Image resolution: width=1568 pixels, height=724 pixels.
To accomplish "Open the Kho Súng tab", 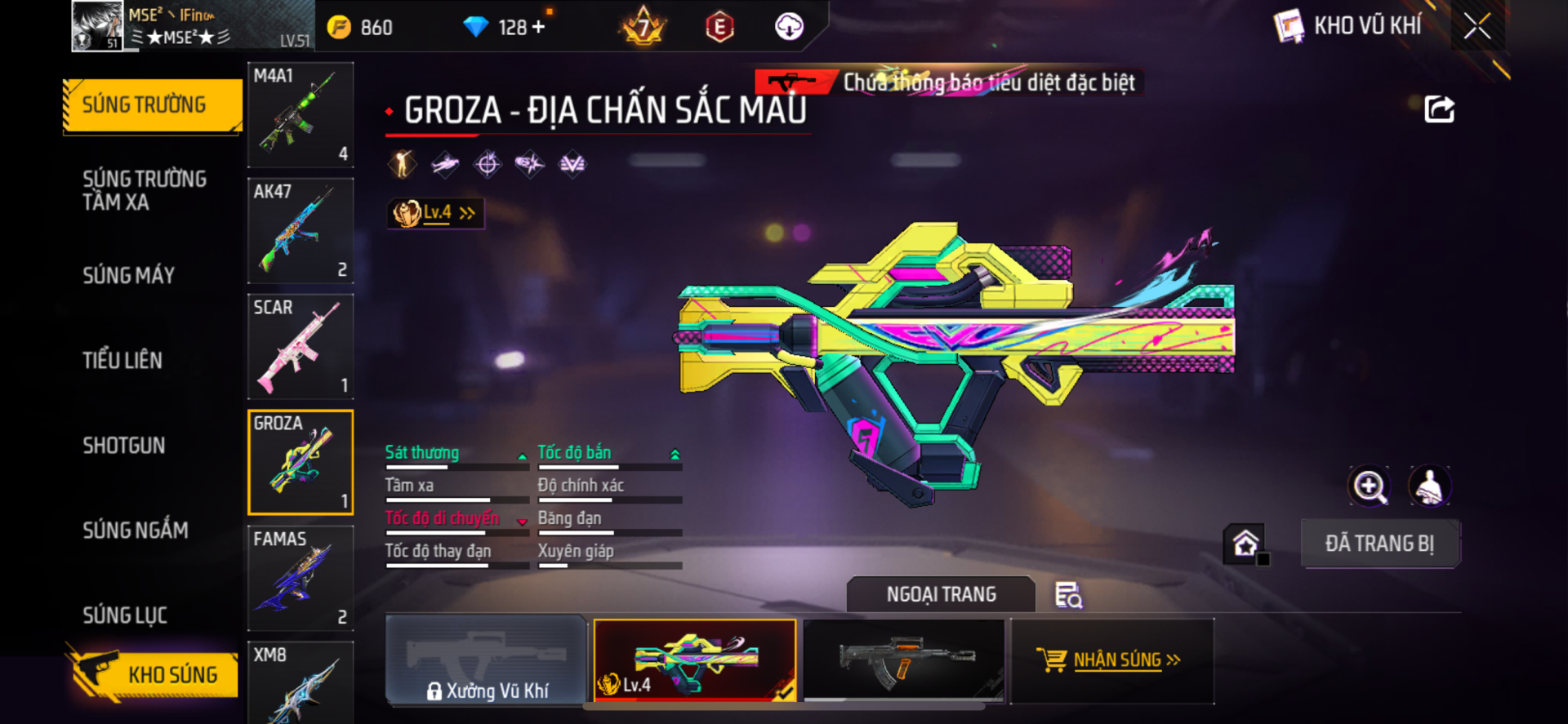I will pos(154,674).
